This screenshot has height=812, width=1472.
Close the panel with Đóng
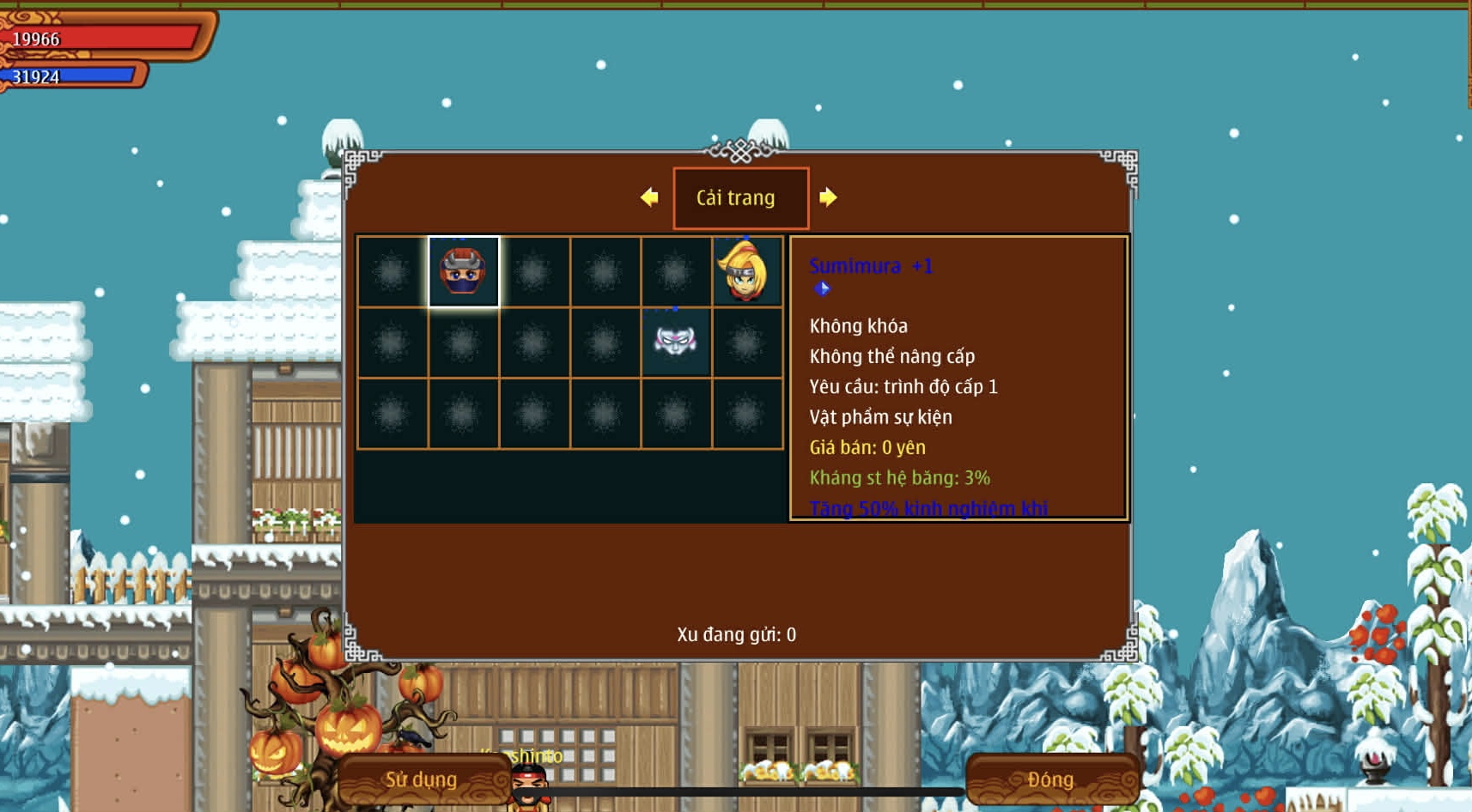[x=1051, y=779]
